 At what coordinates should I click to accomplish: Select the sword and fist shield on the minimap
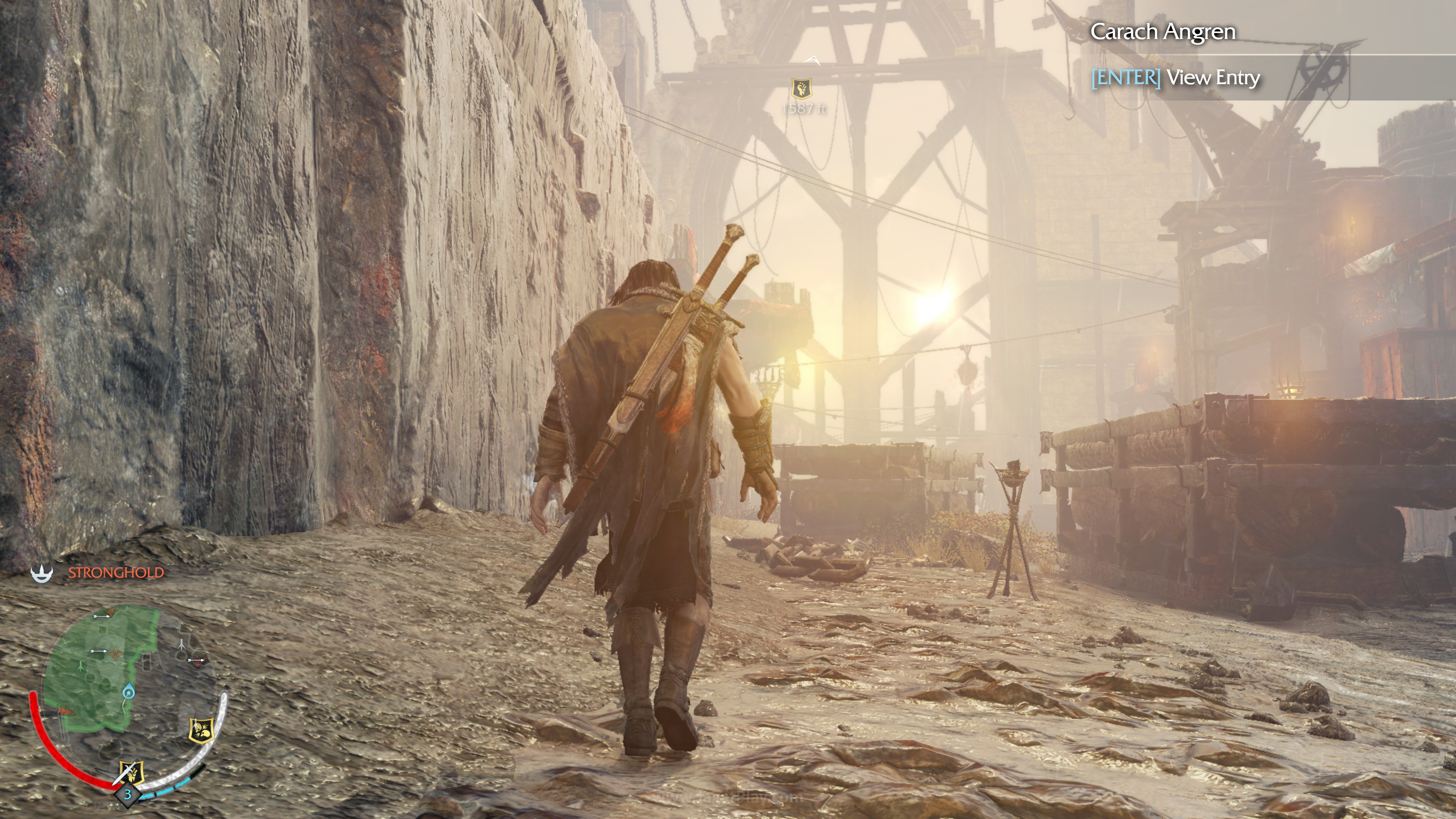[x=131, y=772]
